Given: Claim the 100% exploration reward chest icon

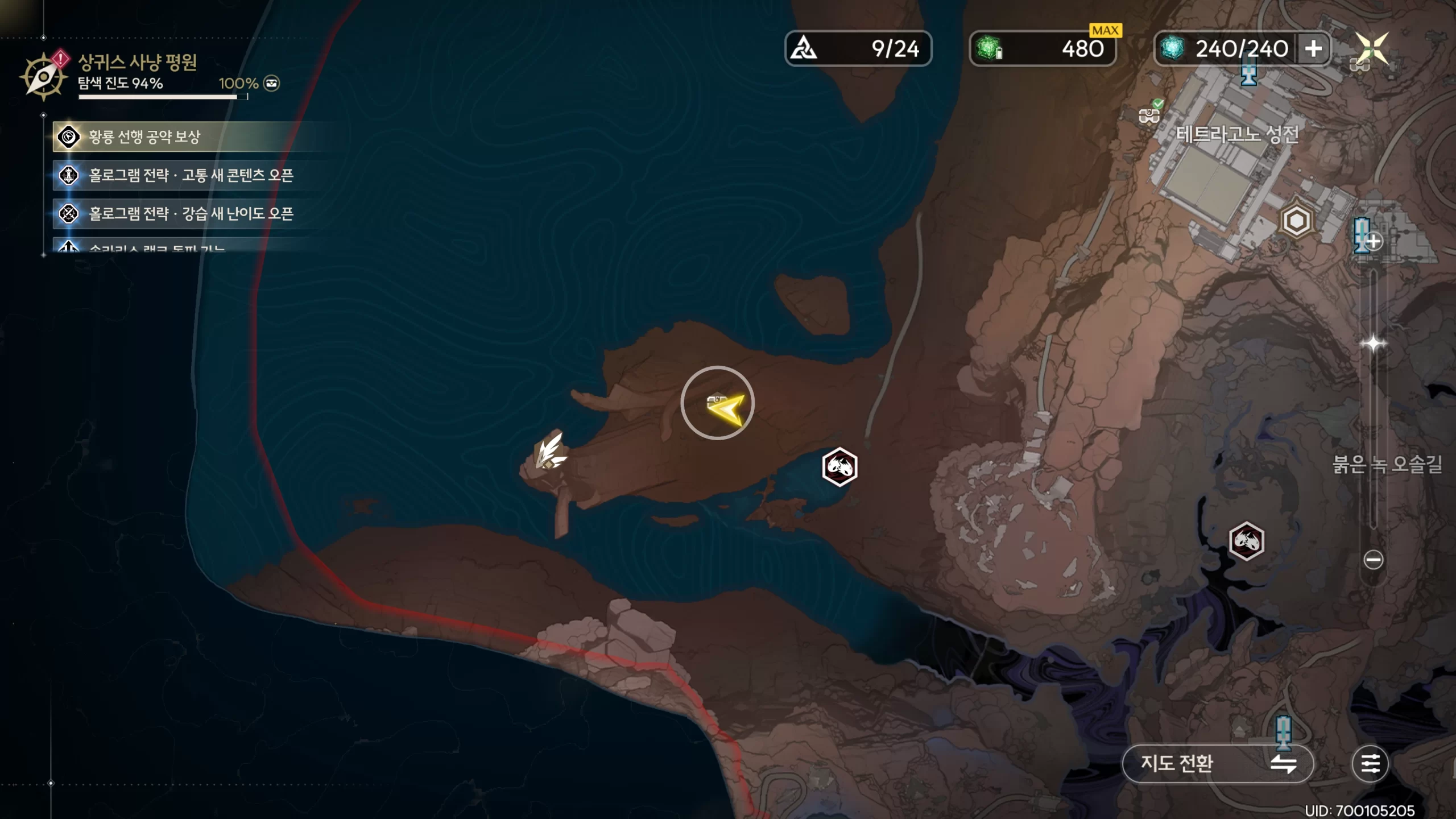Looking at the screenshot, I should tap(272, 84).
